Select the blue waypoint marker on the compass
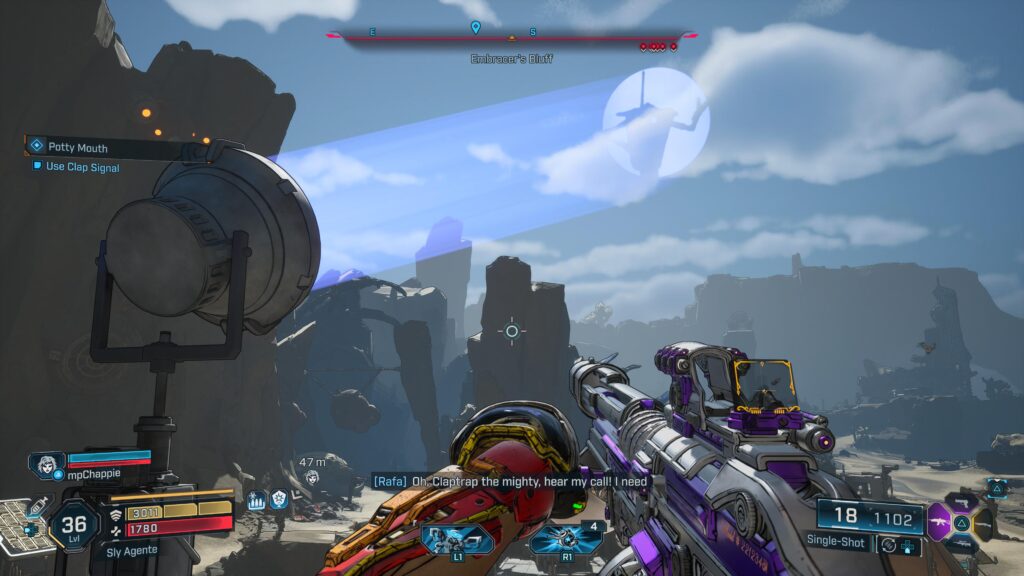 click(x=477, y=28)
